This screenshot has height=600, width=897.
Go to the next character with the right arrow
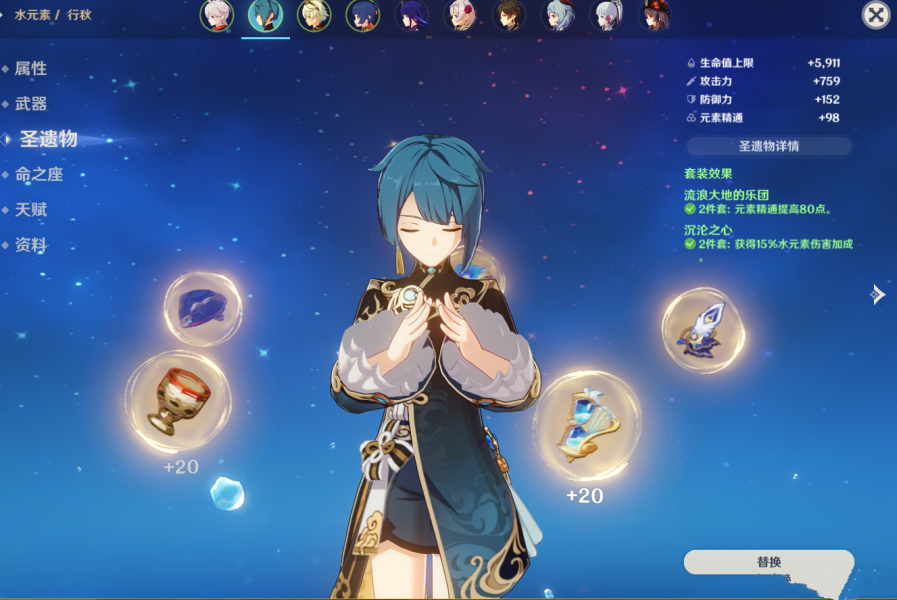[877, 294]
